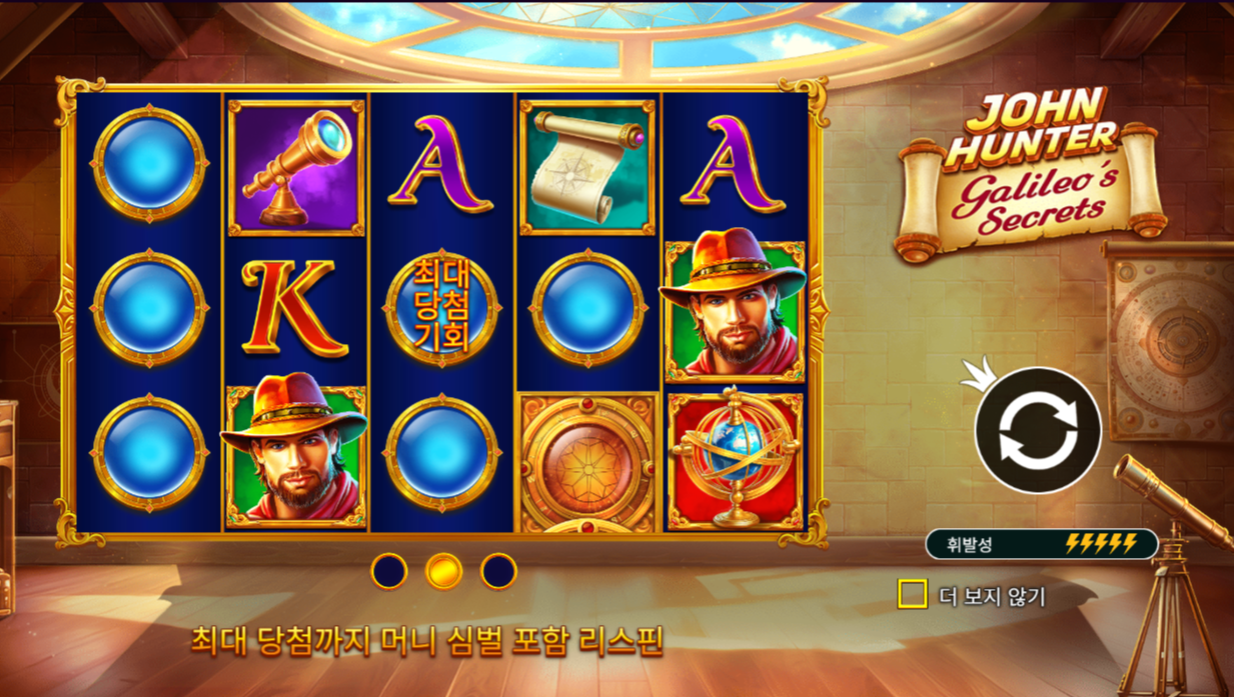This screenshot has height=697, width=1234.
Task: Select the highlighted gold slide indicator dot
Action: 444,571
